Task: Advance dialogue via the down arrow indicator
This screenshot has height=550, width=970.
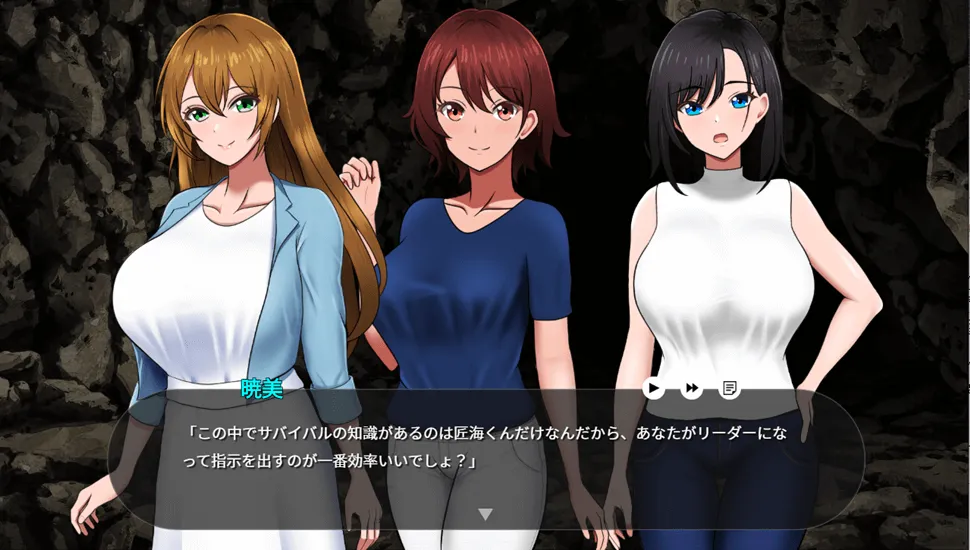Action: pos(485,514)
